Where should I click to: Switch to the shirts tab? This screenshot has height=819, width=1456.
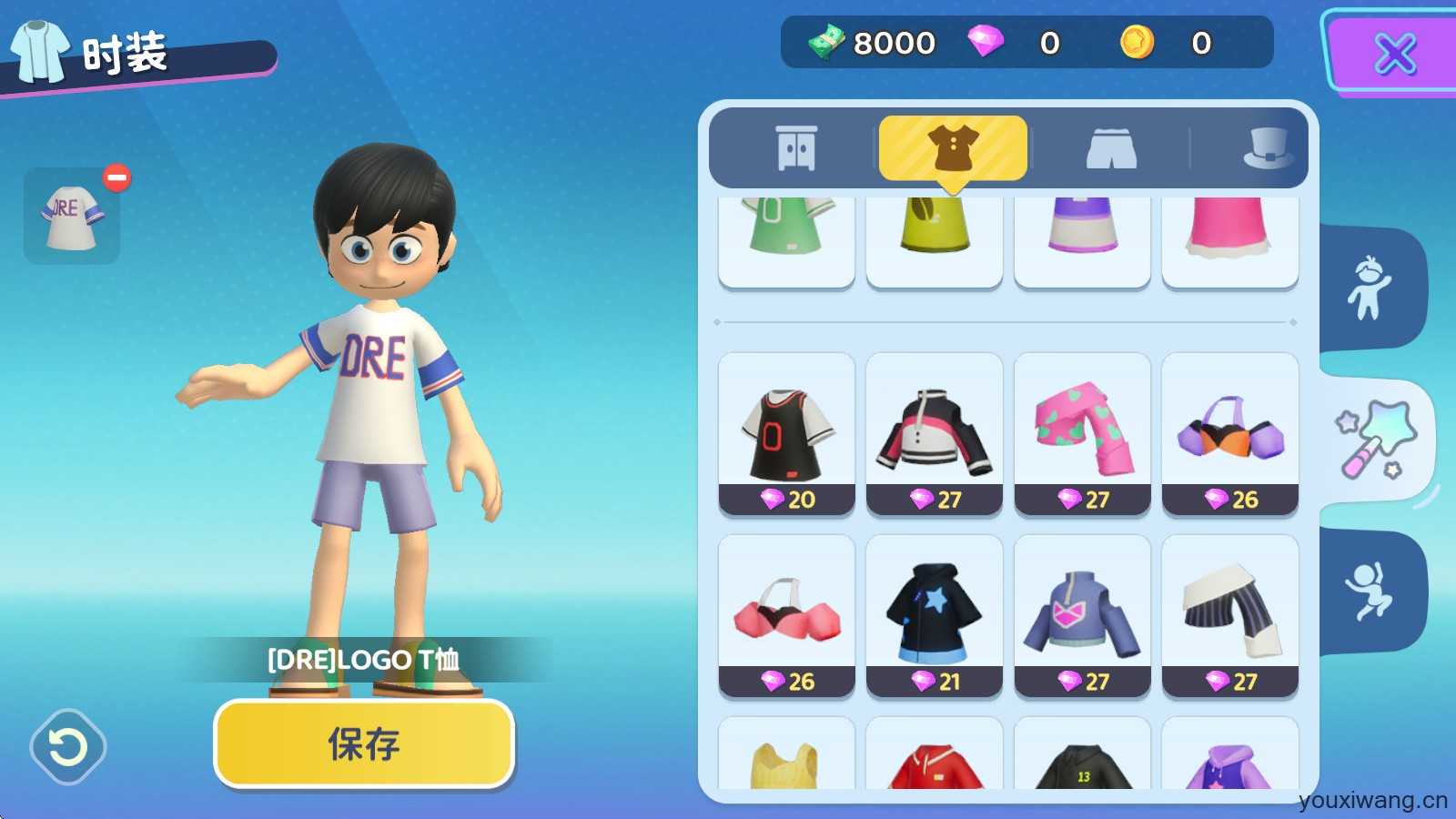953,148
